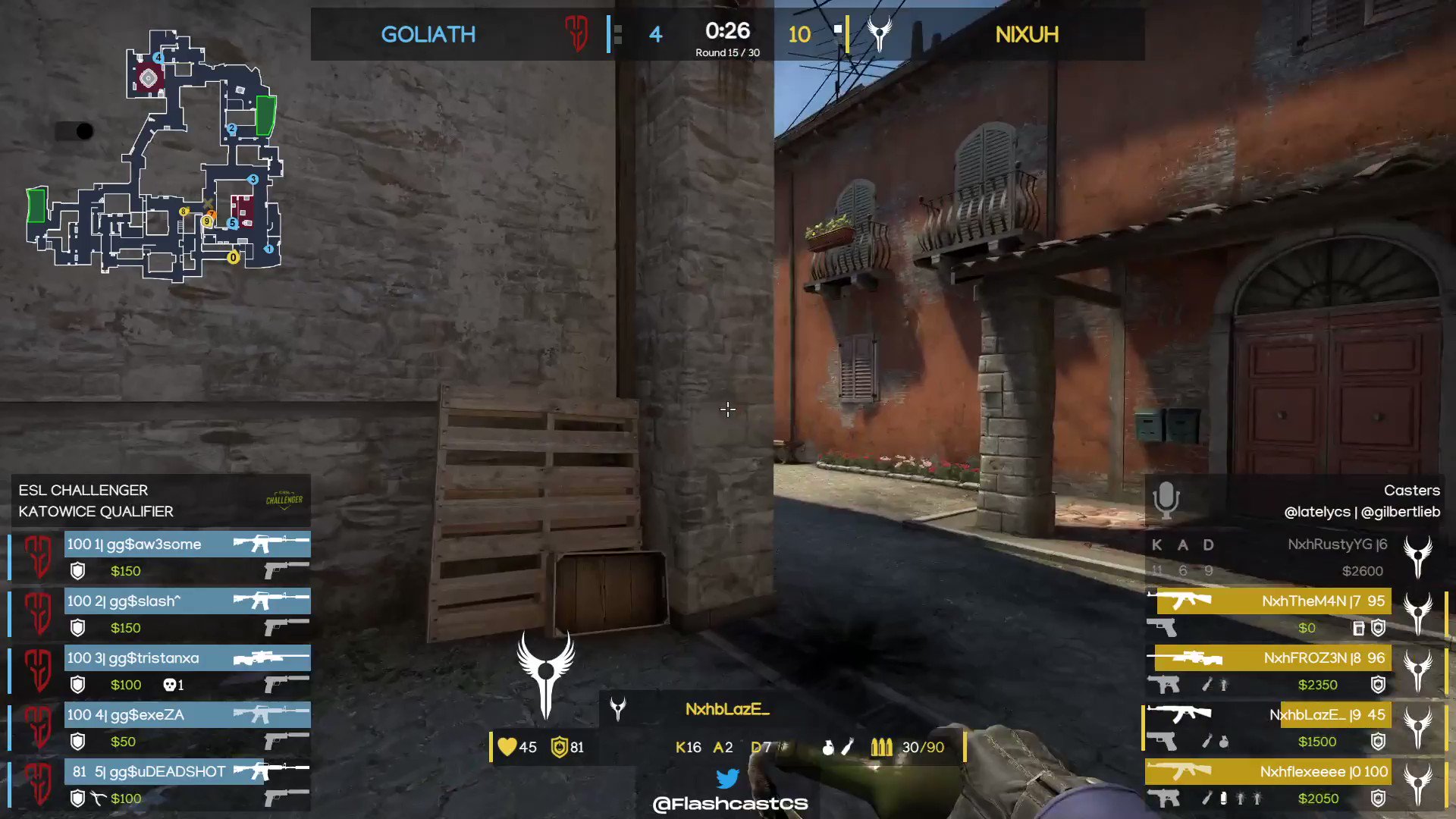The height and width of the screenshot is (819, 1456).
Task: Click the golden AK-47 icon on Nxhflexeeee's row
Action: (x=1179, y=771)
